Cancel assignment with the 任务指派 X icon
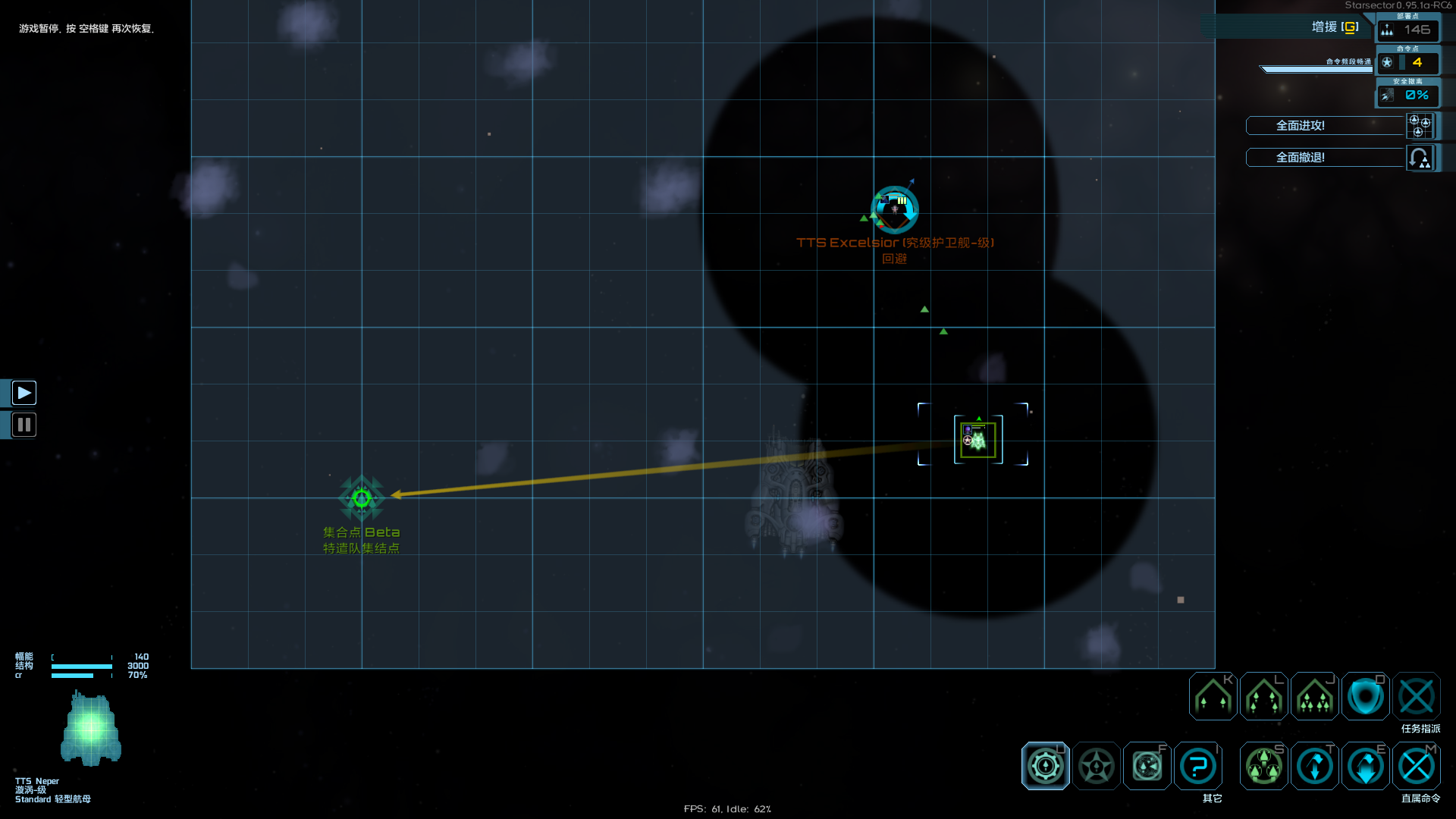Screen dimensions: 1456x819 click(x=1417, y=696)
